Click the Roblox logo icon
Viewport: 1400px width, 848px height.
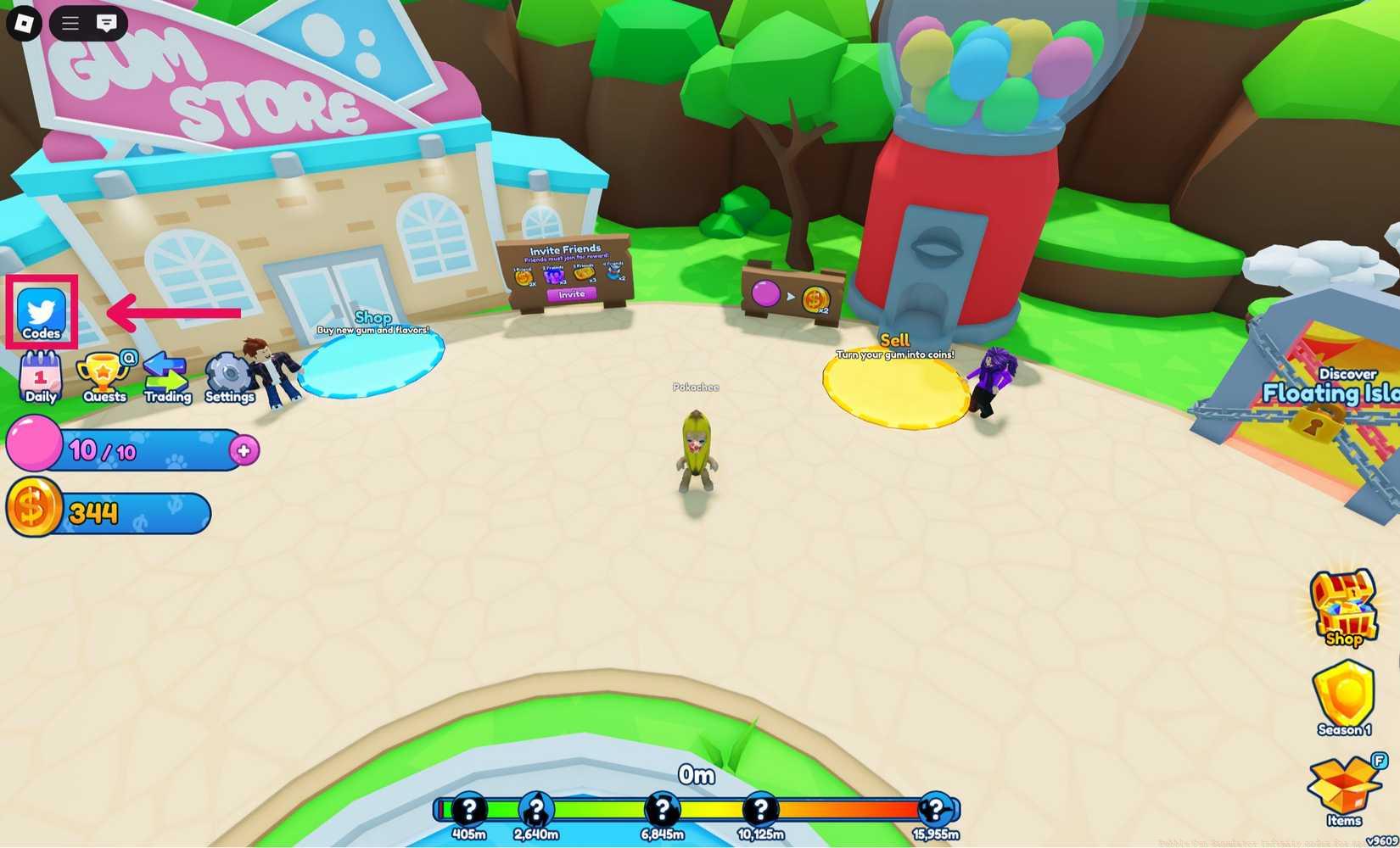click(23, 23)
